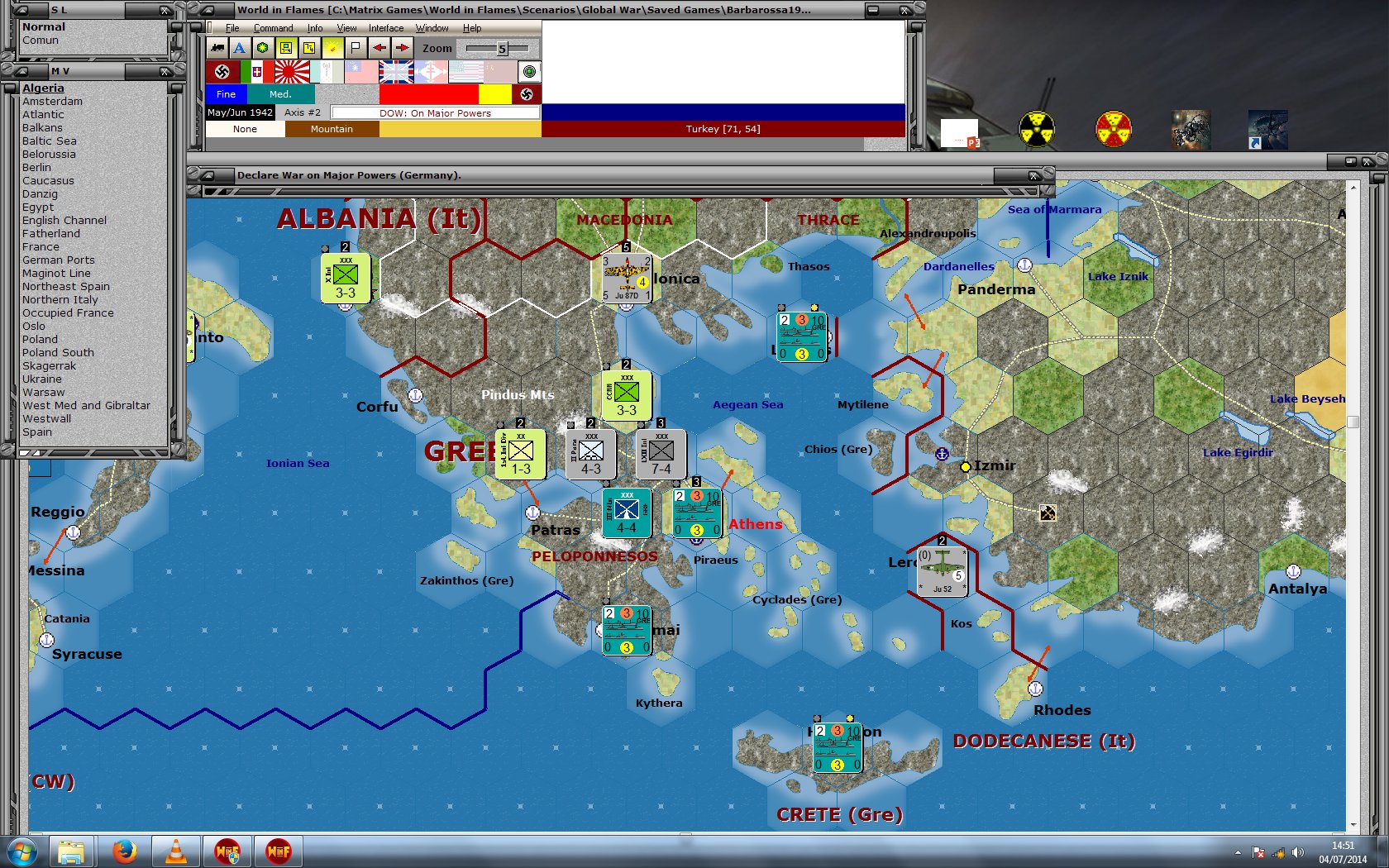Select Maginot Line from the location list
The width and height of the screenshot is (1389, 868).
point(57,273)
